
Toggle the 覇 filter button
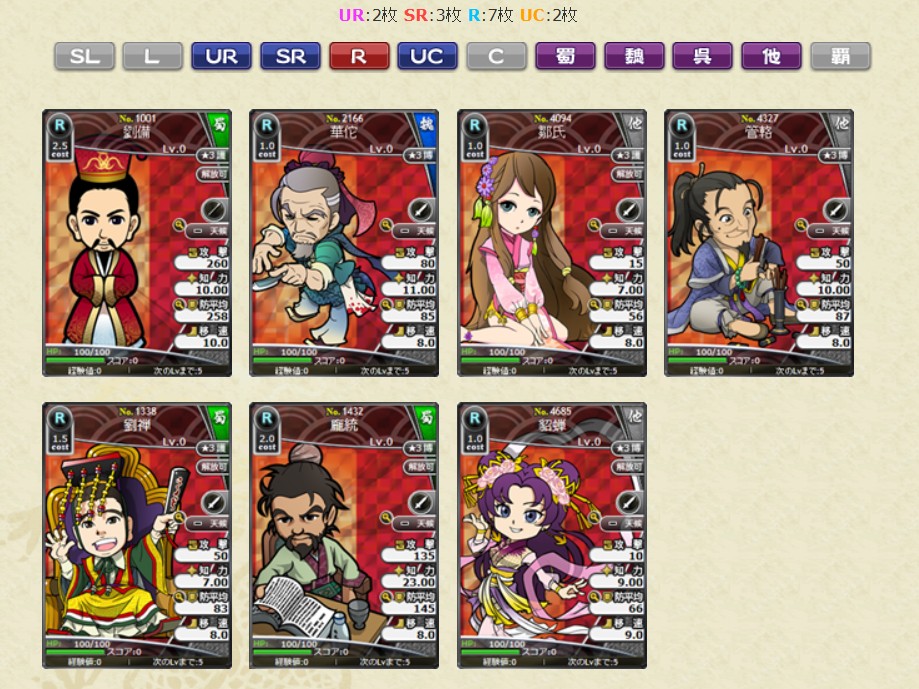(840, 56)
